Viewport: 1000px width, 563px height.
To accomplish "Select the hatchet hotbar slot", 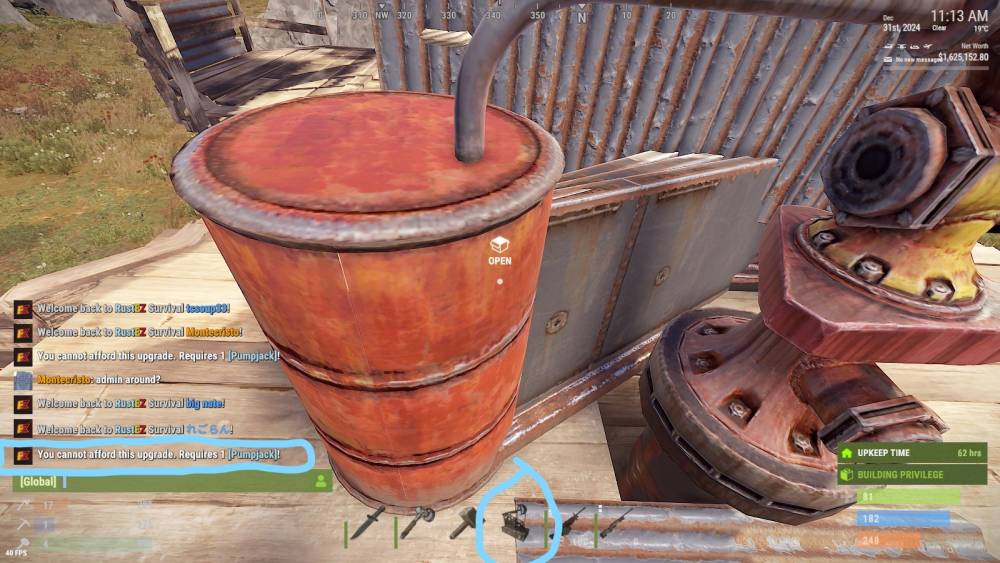I will [x=418, y=522].
